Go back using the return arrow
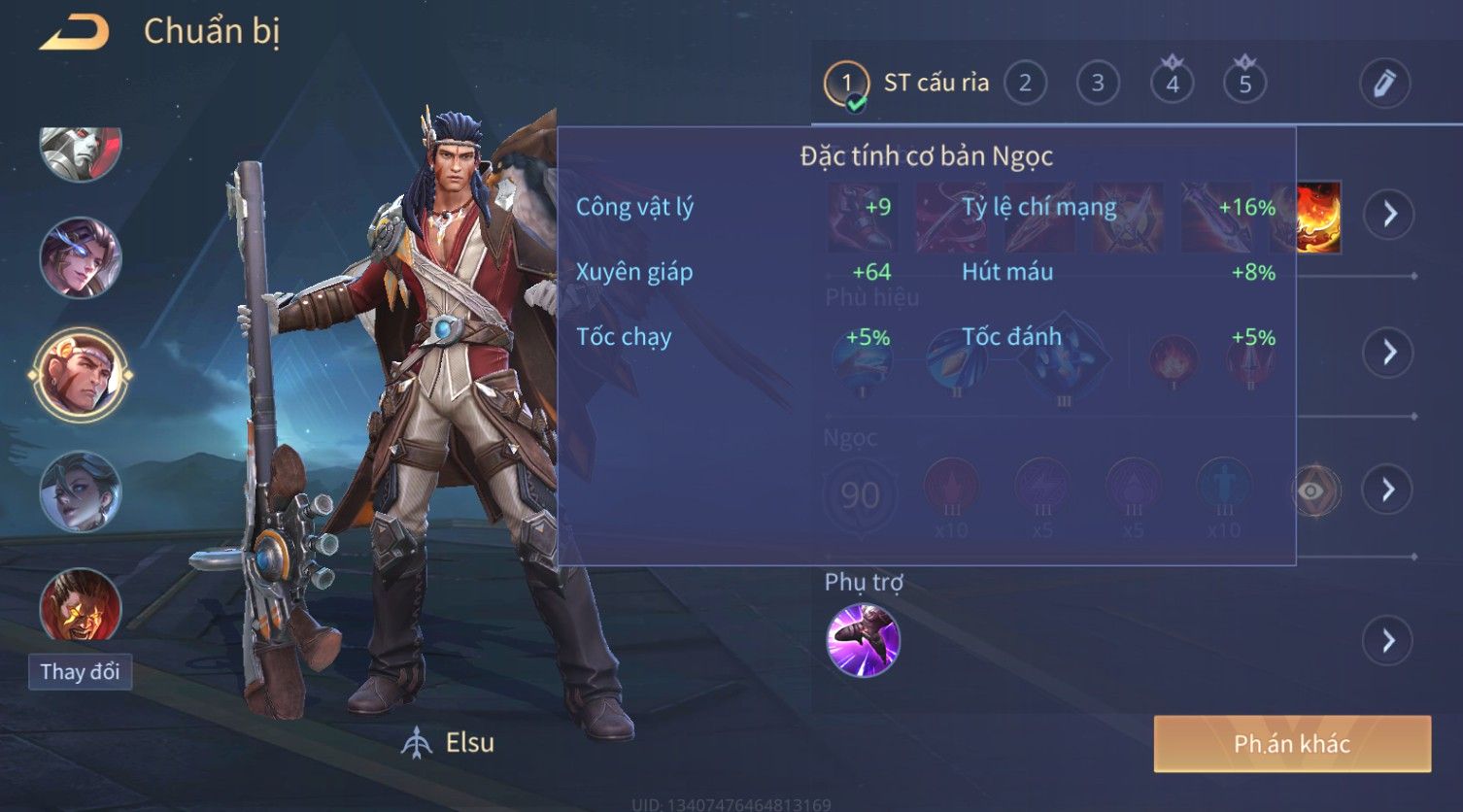The height and width of the screenshot is (812, 1463). coord(74,33)
